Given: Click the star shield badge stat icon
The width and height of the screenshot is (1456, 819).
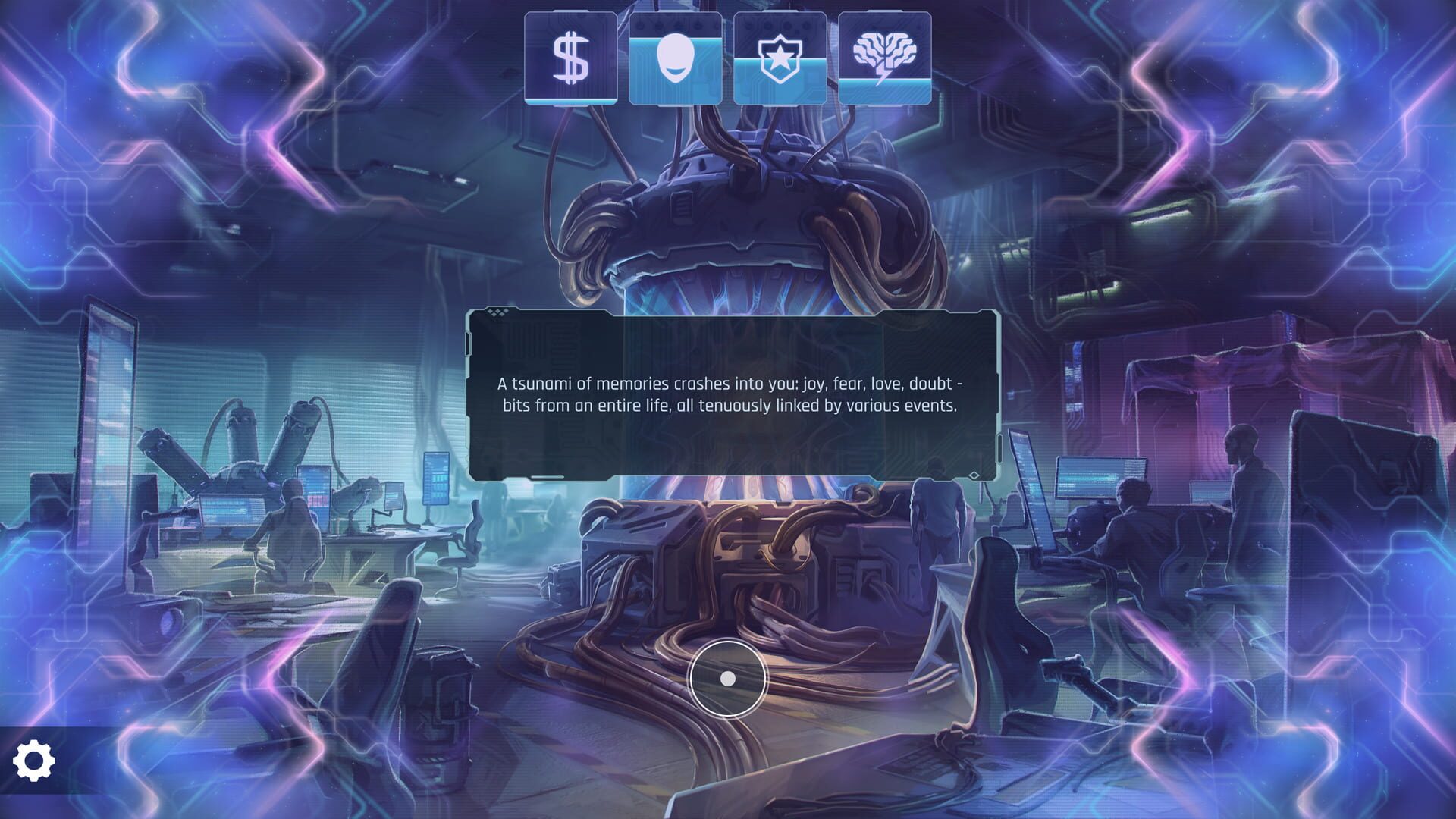Looking at the screenshot, I should (780, 58).
